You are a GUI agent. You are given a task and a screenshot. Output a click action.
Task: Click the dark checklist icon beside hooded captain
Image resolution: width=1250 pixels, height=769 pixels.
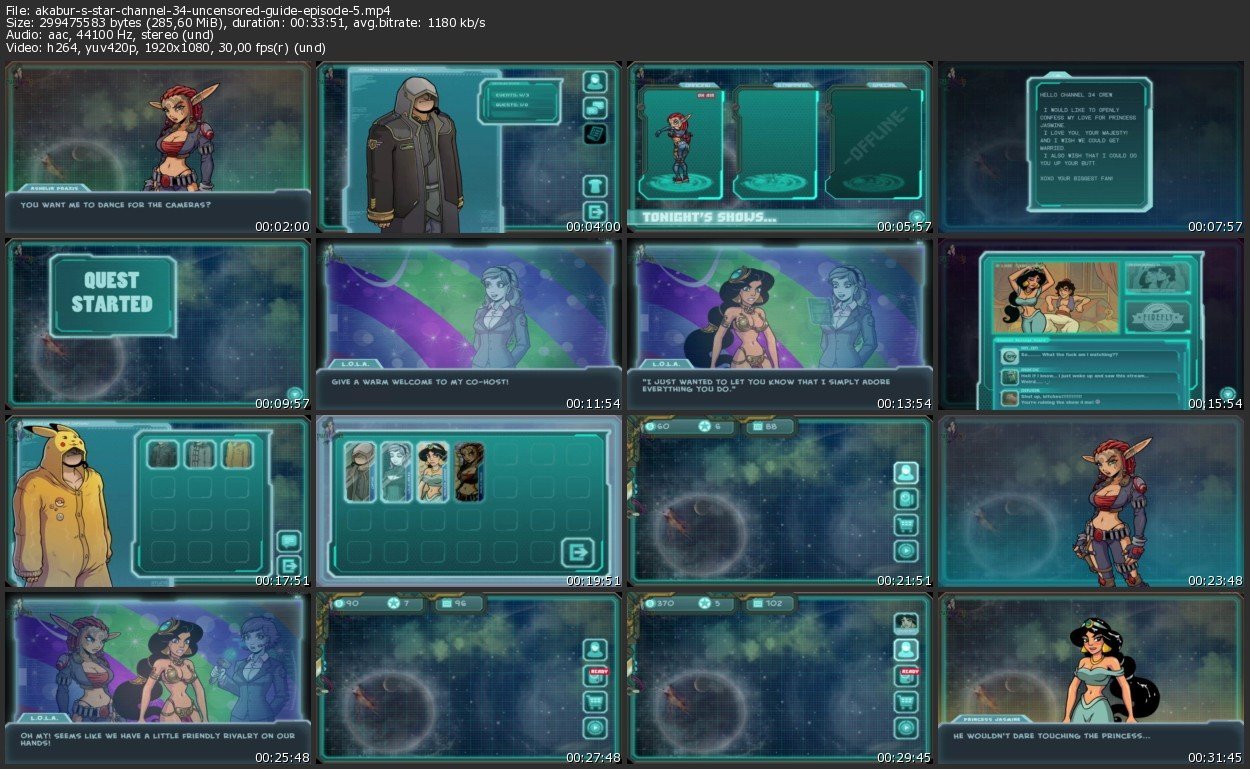pyautogui.click(x=595, y=133)
